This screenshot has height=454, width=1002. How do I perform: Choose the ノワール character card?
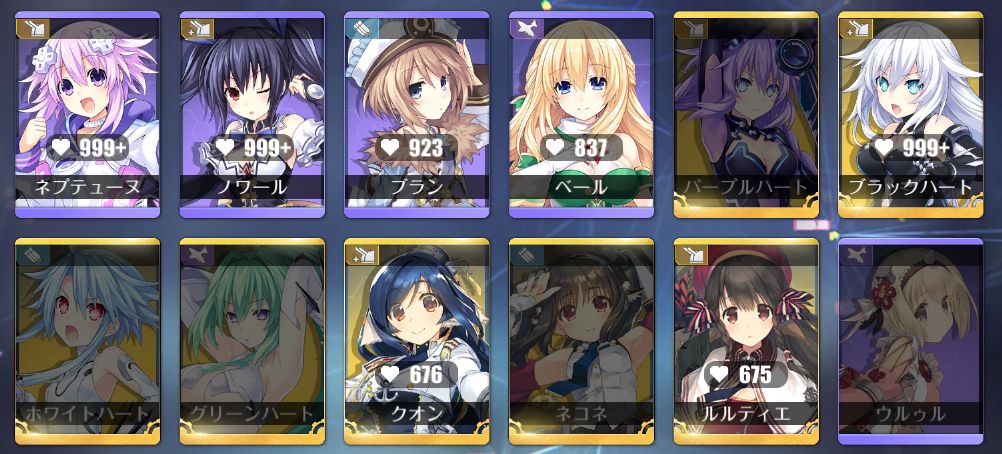252,115
